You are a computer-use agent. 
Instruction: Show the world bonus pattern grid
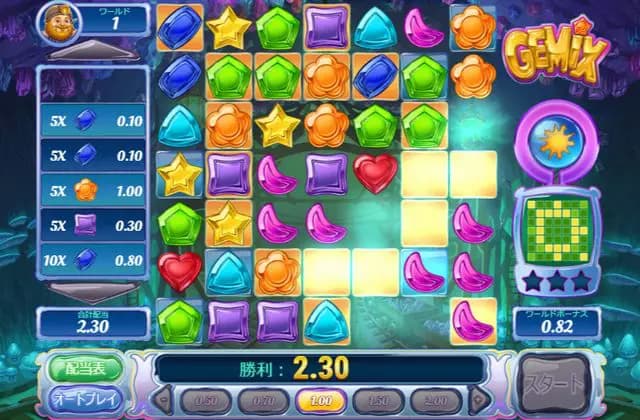point(558,234)
